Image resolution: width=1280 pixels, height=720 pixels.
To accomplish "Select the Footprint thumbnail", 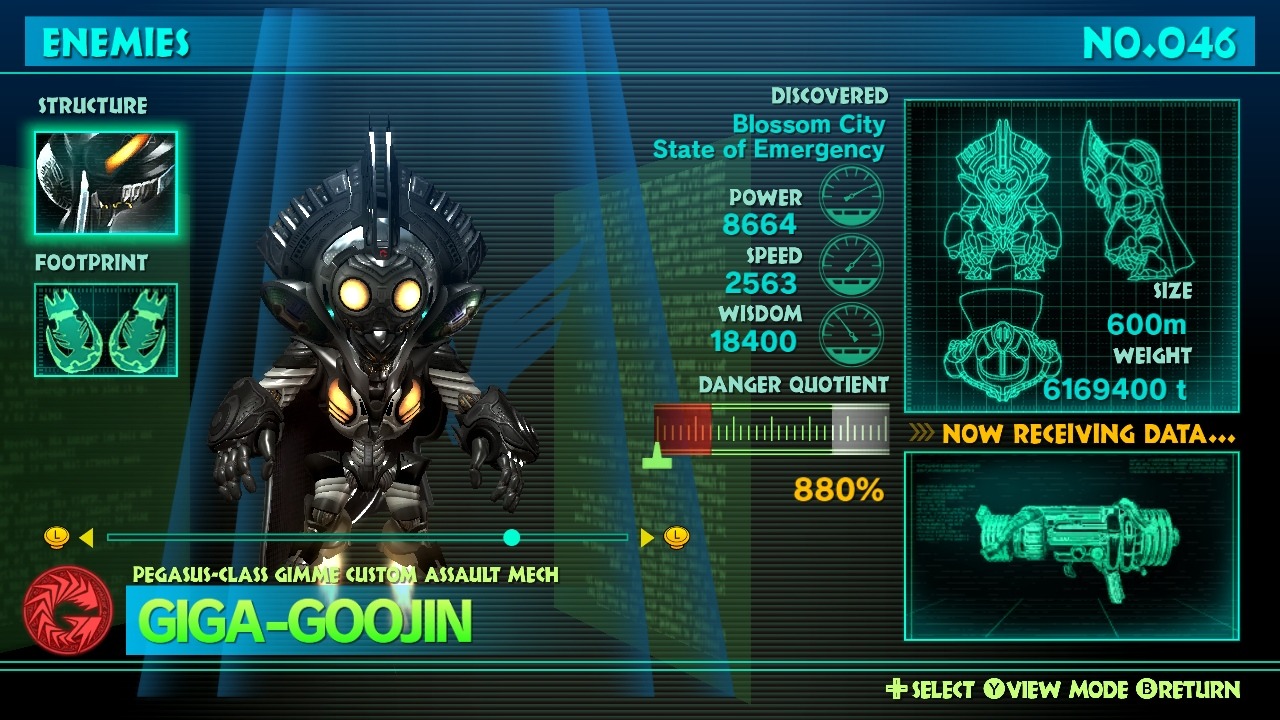I will pyautogui.click(x=106, y=330).
